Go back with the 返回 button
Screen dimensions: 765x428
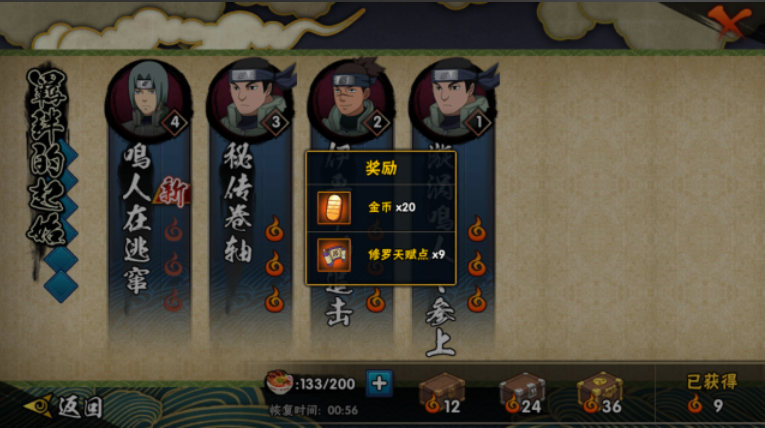point(68,406)
